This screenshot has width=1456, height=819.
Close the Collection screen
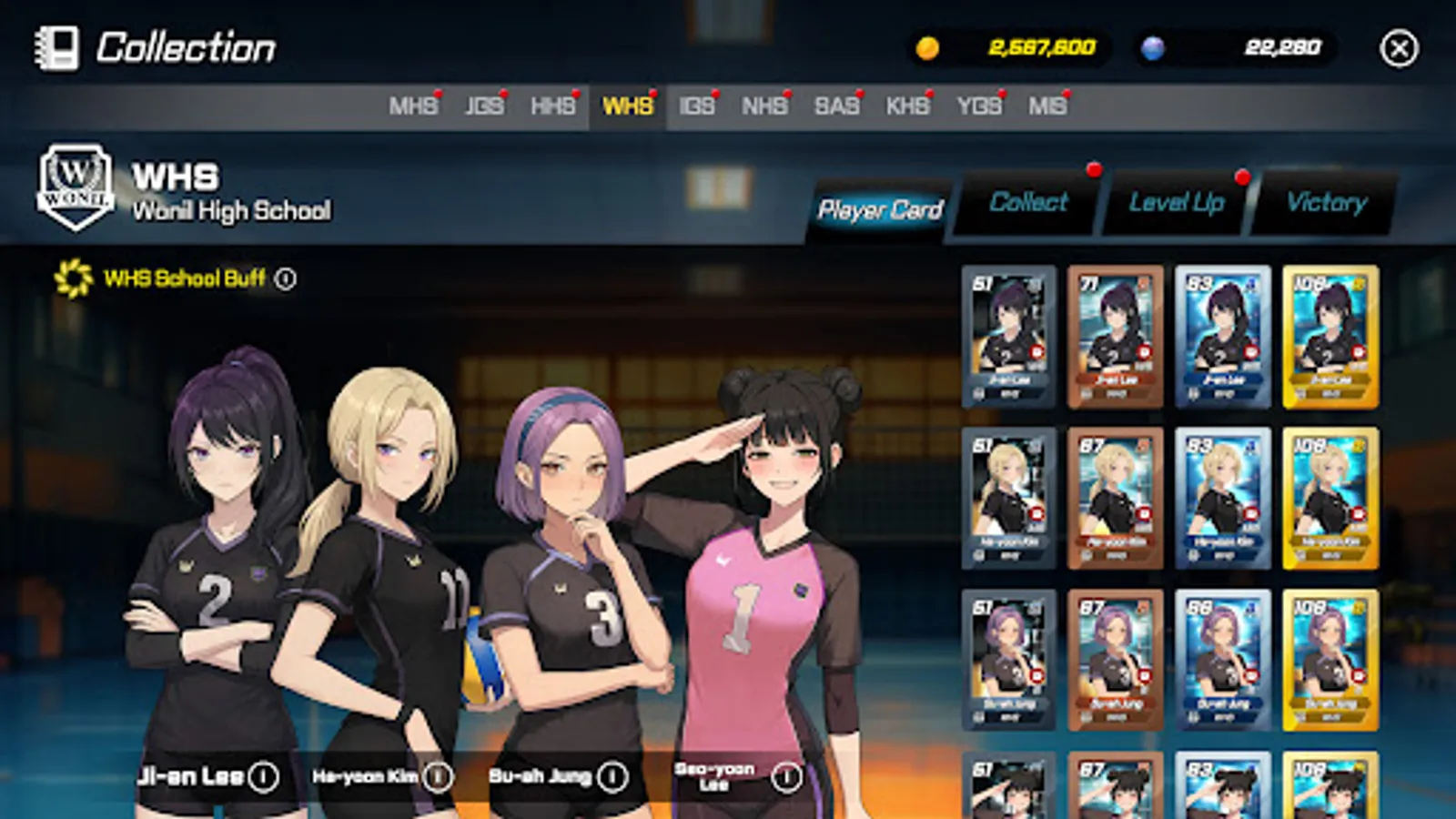[x=1400, y=48]
